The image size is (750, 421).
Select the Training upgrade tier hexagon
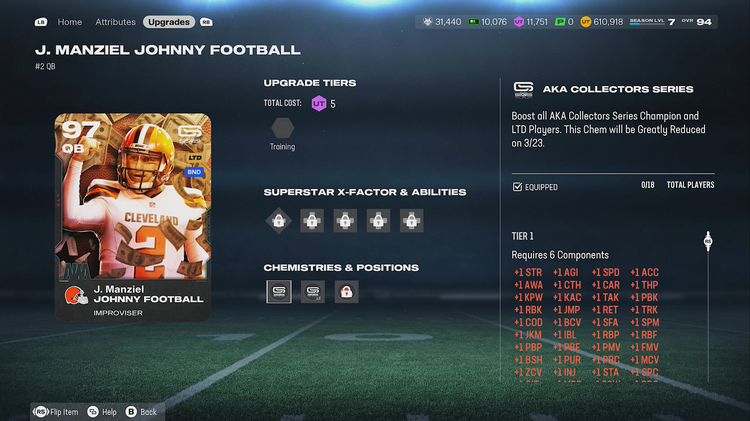pos(282,128)
